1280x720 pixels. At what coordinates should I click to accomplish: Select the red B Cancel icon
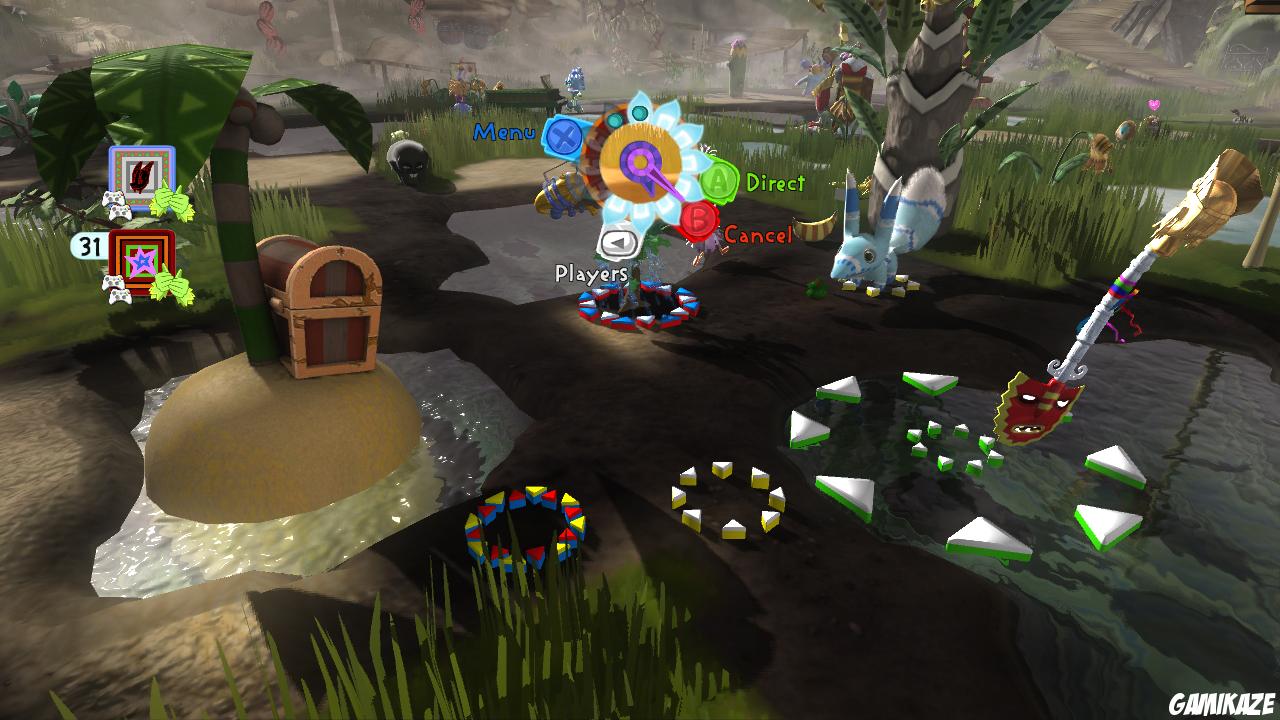pos(700,218)
